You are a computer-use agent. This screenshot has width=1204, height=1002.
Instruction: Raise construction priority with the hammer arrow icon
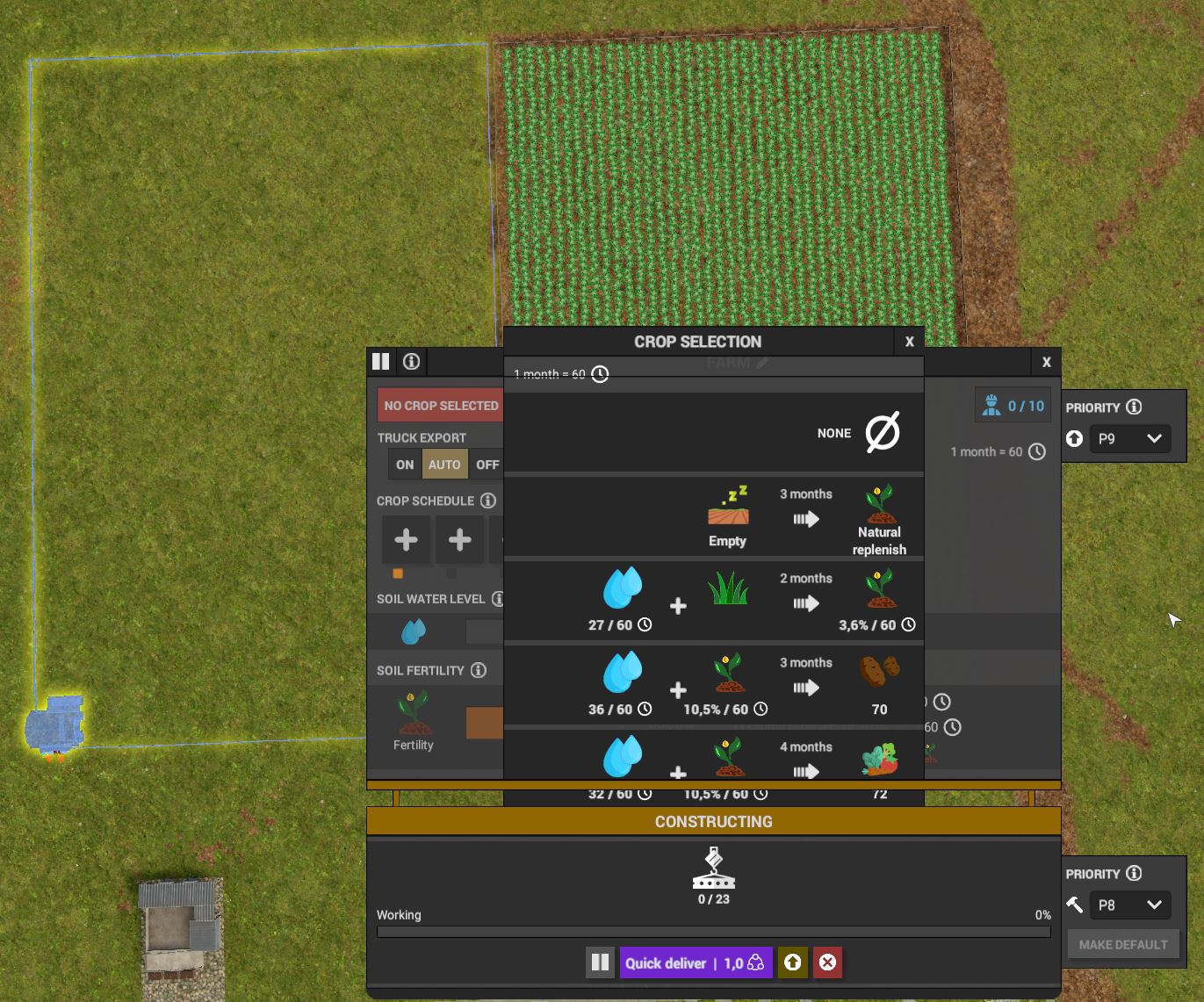point(1074,905)
